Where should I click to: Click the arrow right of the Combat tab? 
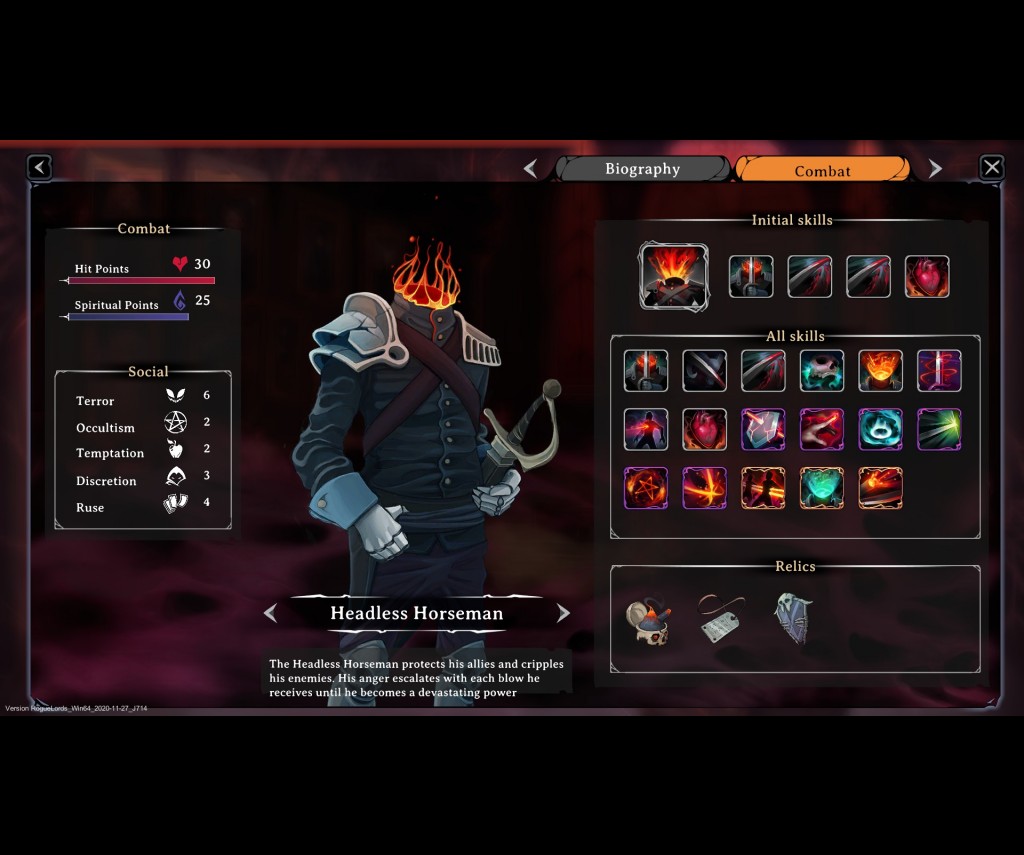pos(935,169)
